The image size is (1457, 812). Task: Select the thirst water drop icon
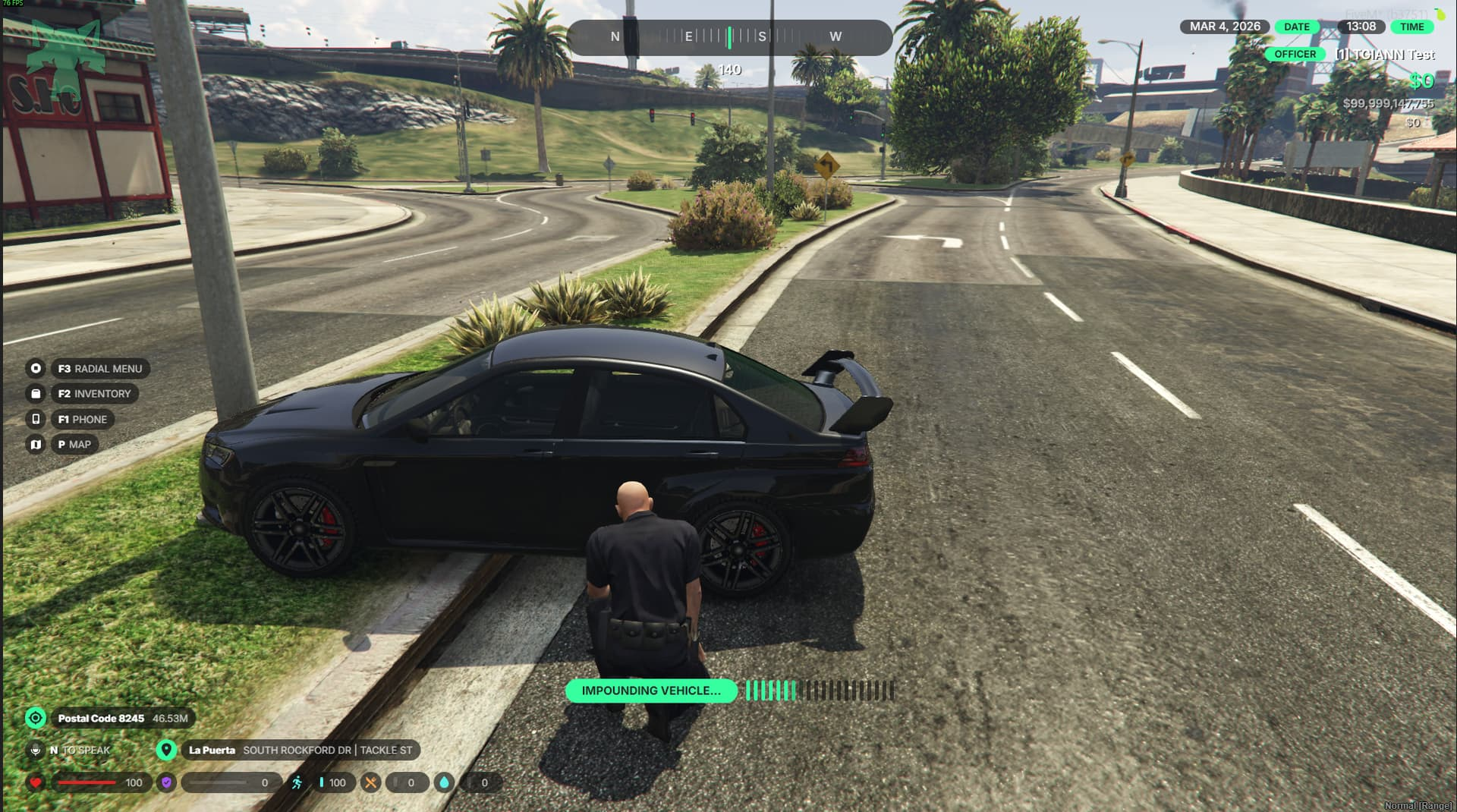click(x=444, y=782)
